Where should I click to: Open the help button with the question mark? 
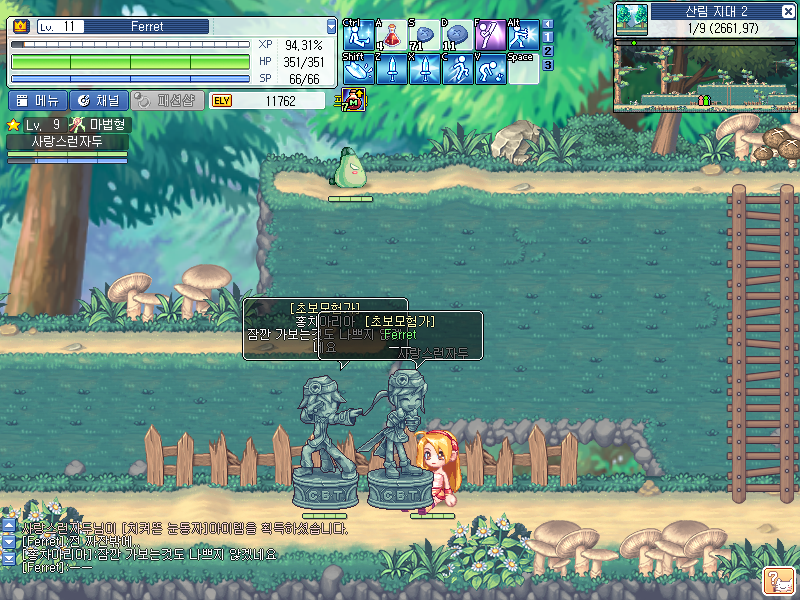click(778, 578)
